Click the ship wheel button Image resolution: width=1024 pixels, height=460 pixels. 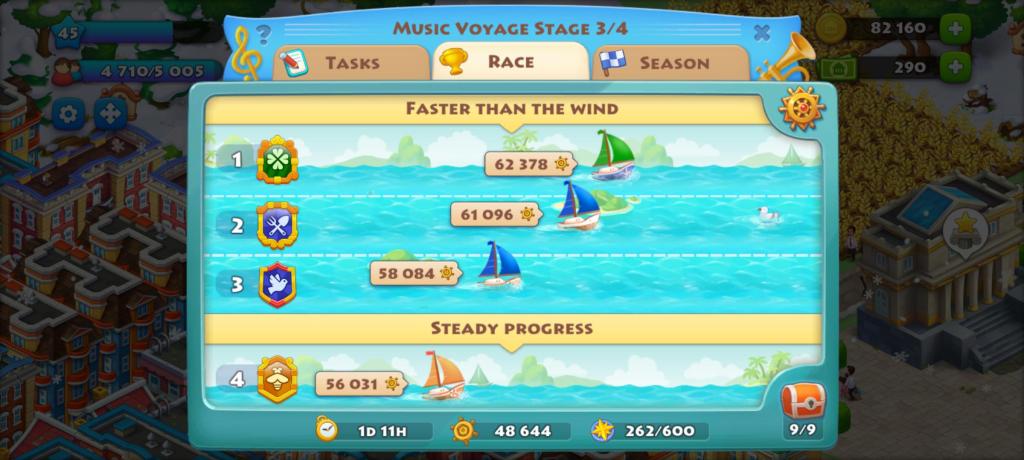tap(802, 109)
